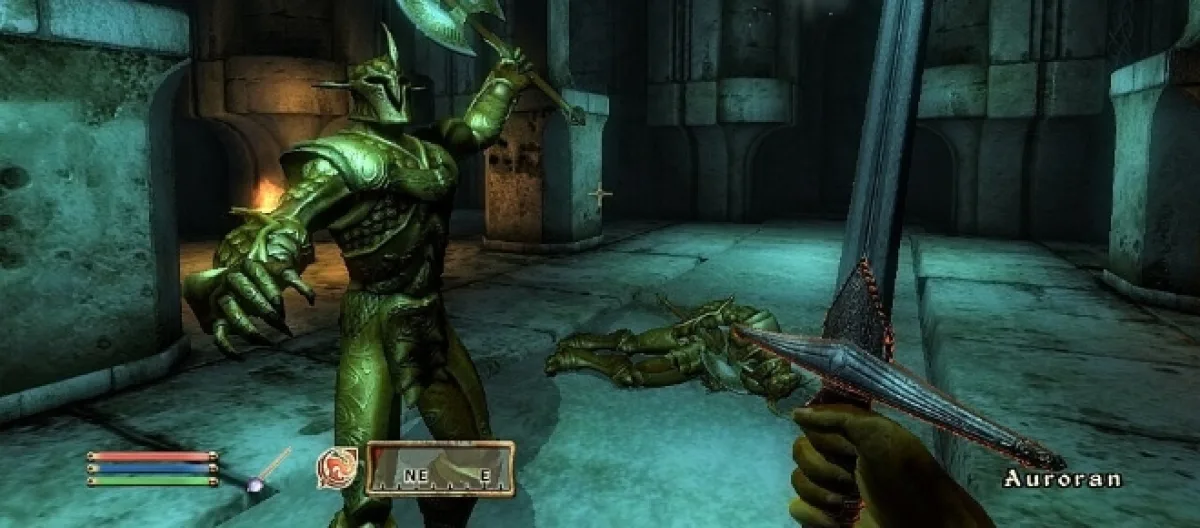Select the red swirl spell icon
The height and width of the screenshot is (528, 1200).
coord(337,468)
